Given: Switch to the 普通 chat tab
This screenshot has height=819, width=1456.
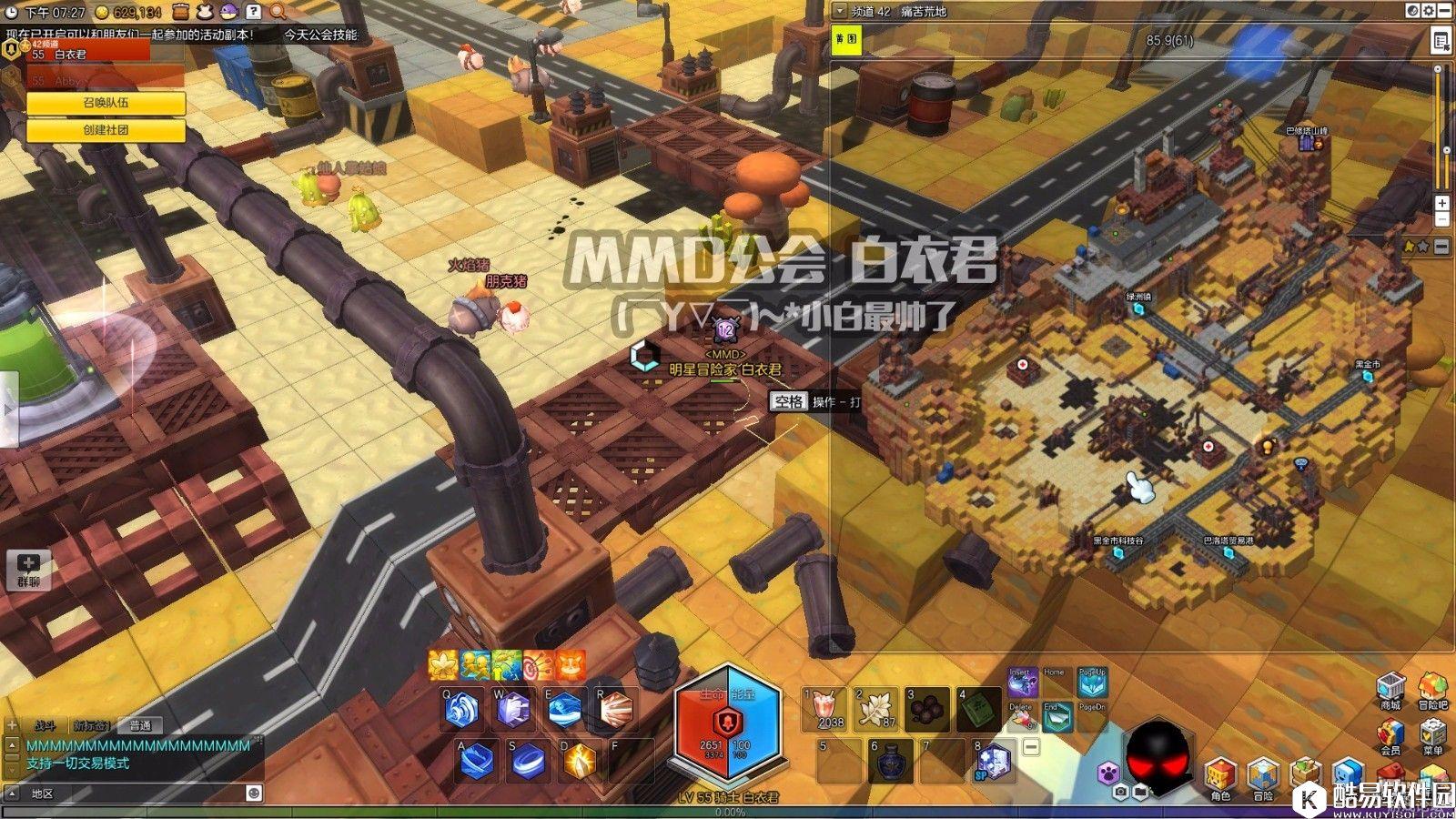Looking at the screenshot, I should click(x=140, y=725).
